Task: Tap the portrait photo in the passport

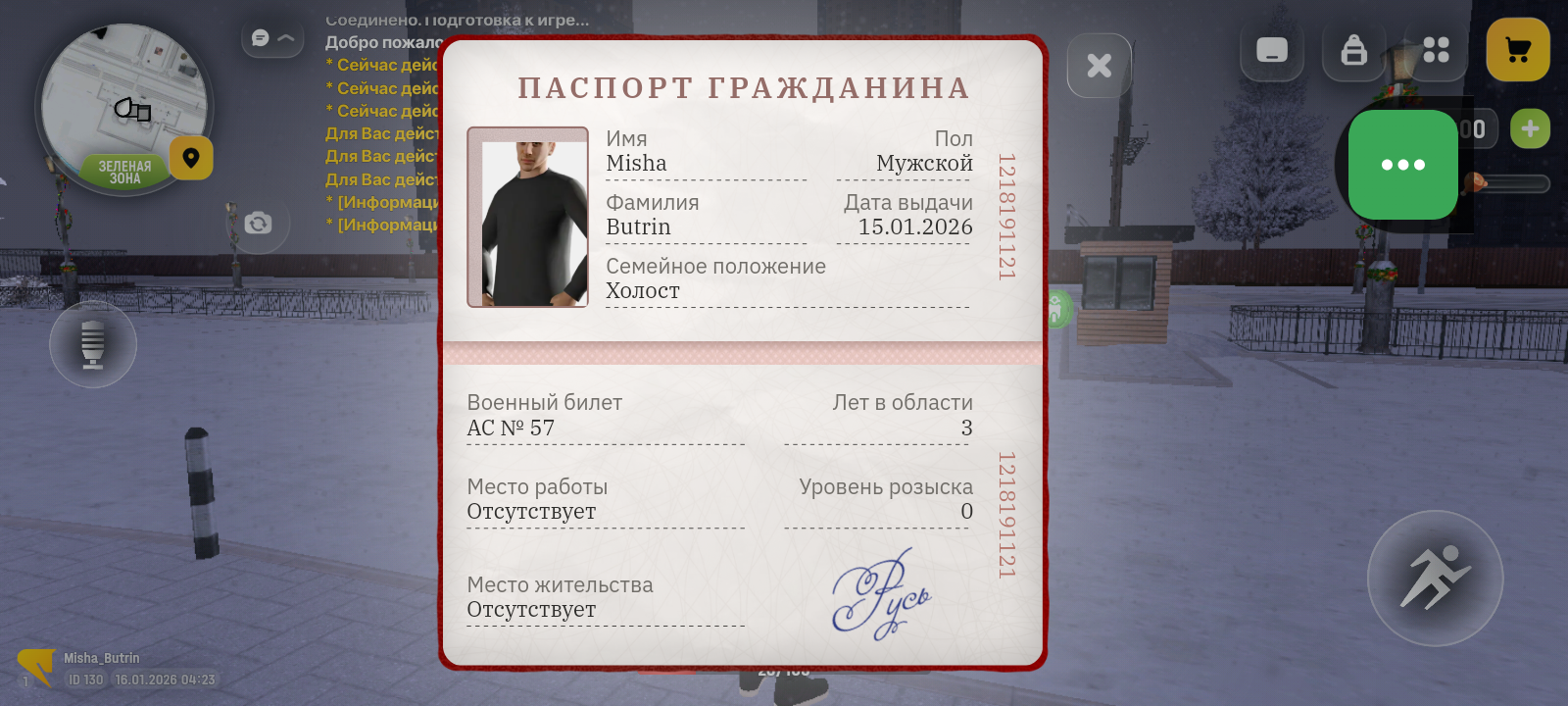Action: pyautogui.click(x=528, y=216)
